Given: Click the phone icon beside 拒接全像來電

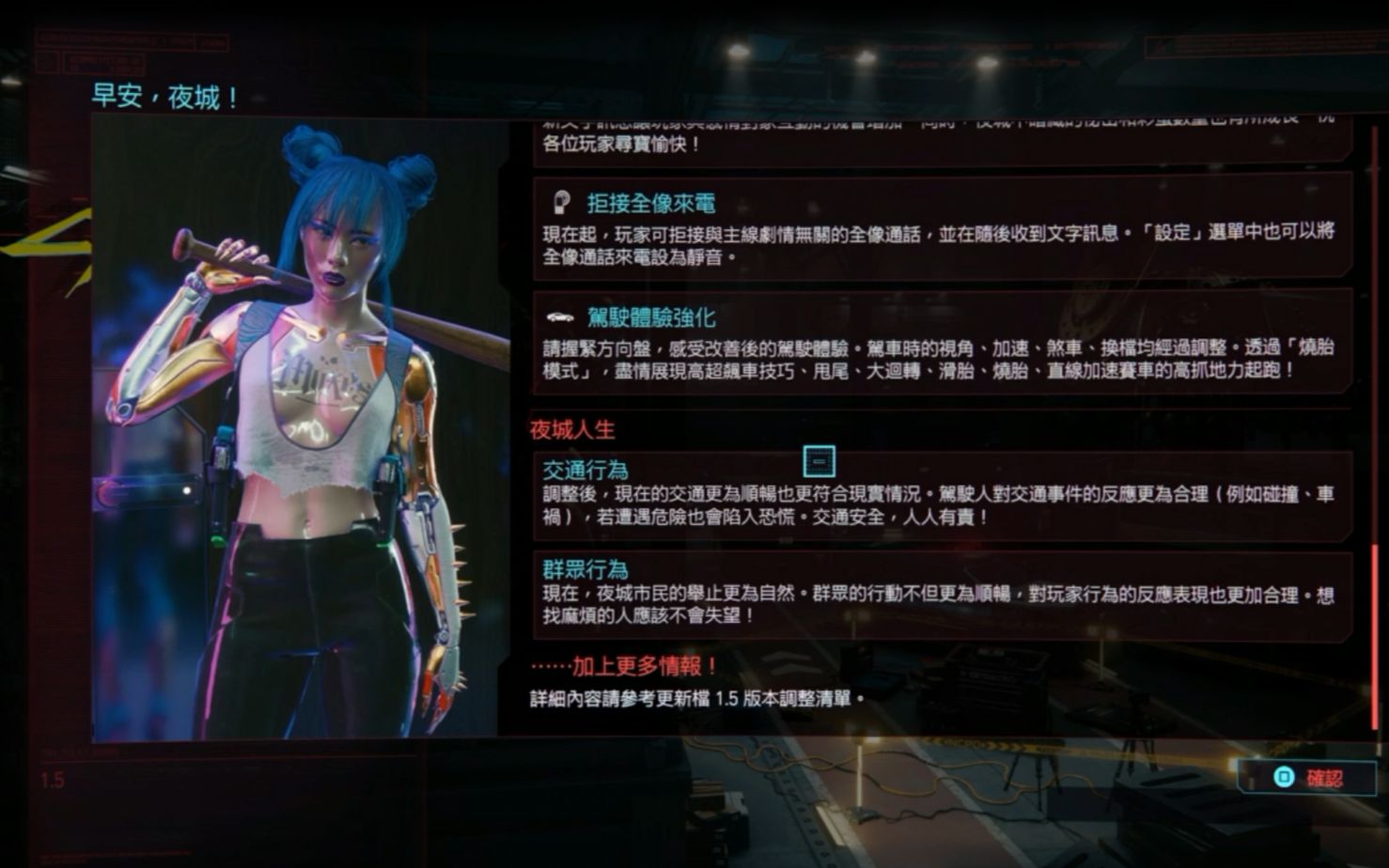Looking at the screenshot, I should click(561, 200).
